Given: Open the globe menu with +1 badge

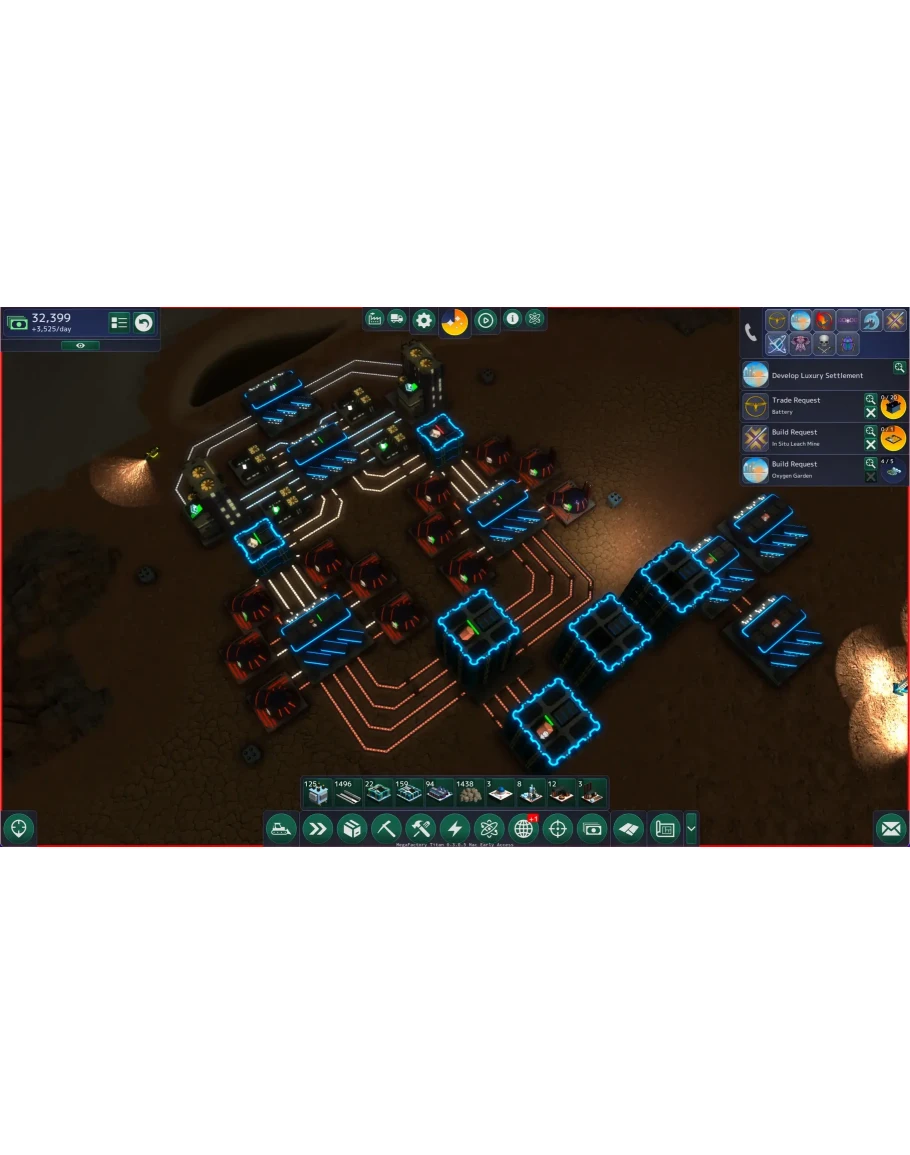Looking at the screenshot, I should (x=523, y=828).
